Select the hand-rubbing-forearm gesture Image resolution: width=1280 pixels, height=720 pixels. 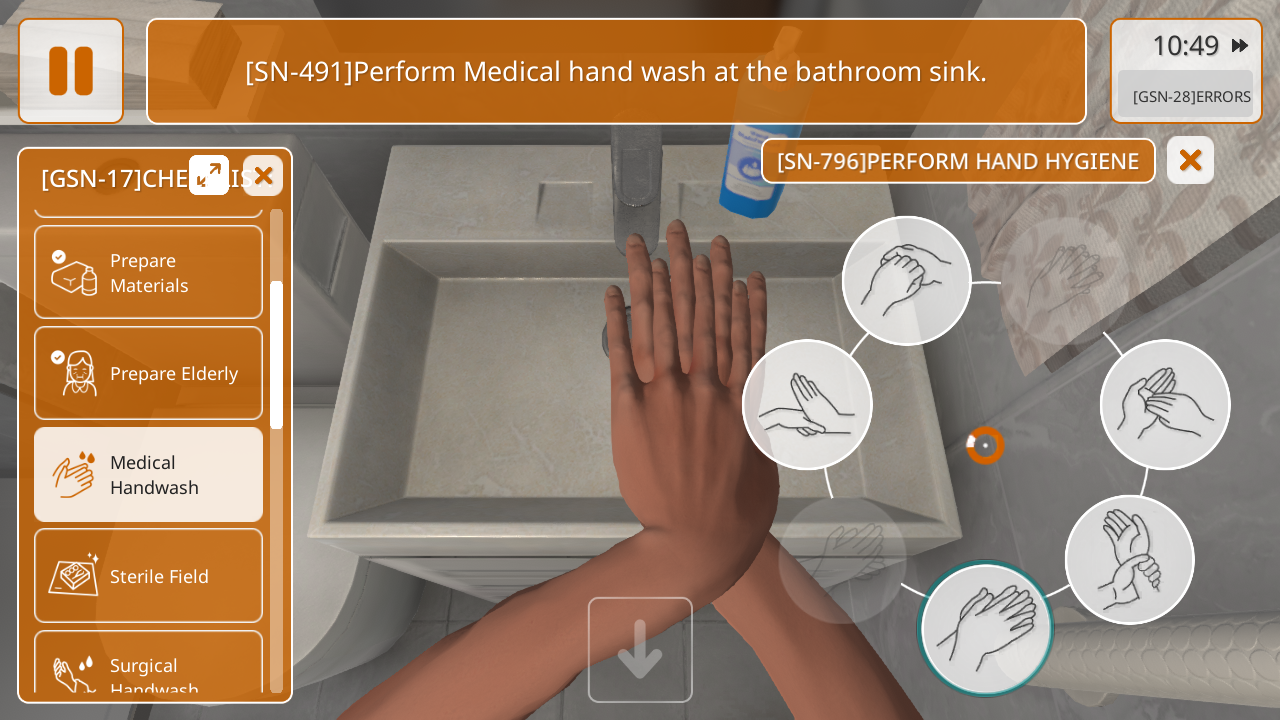807,404
